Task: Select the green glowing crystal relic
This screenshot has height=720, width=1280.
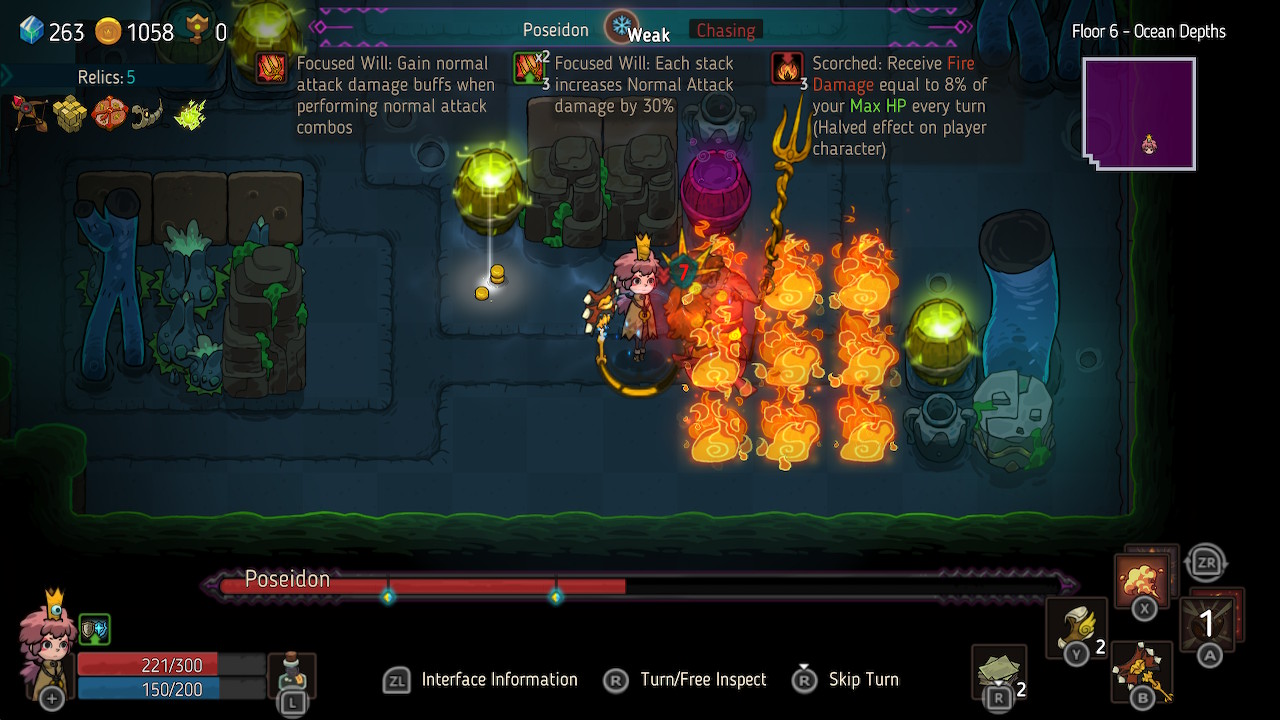Action: tap(190, 115)
